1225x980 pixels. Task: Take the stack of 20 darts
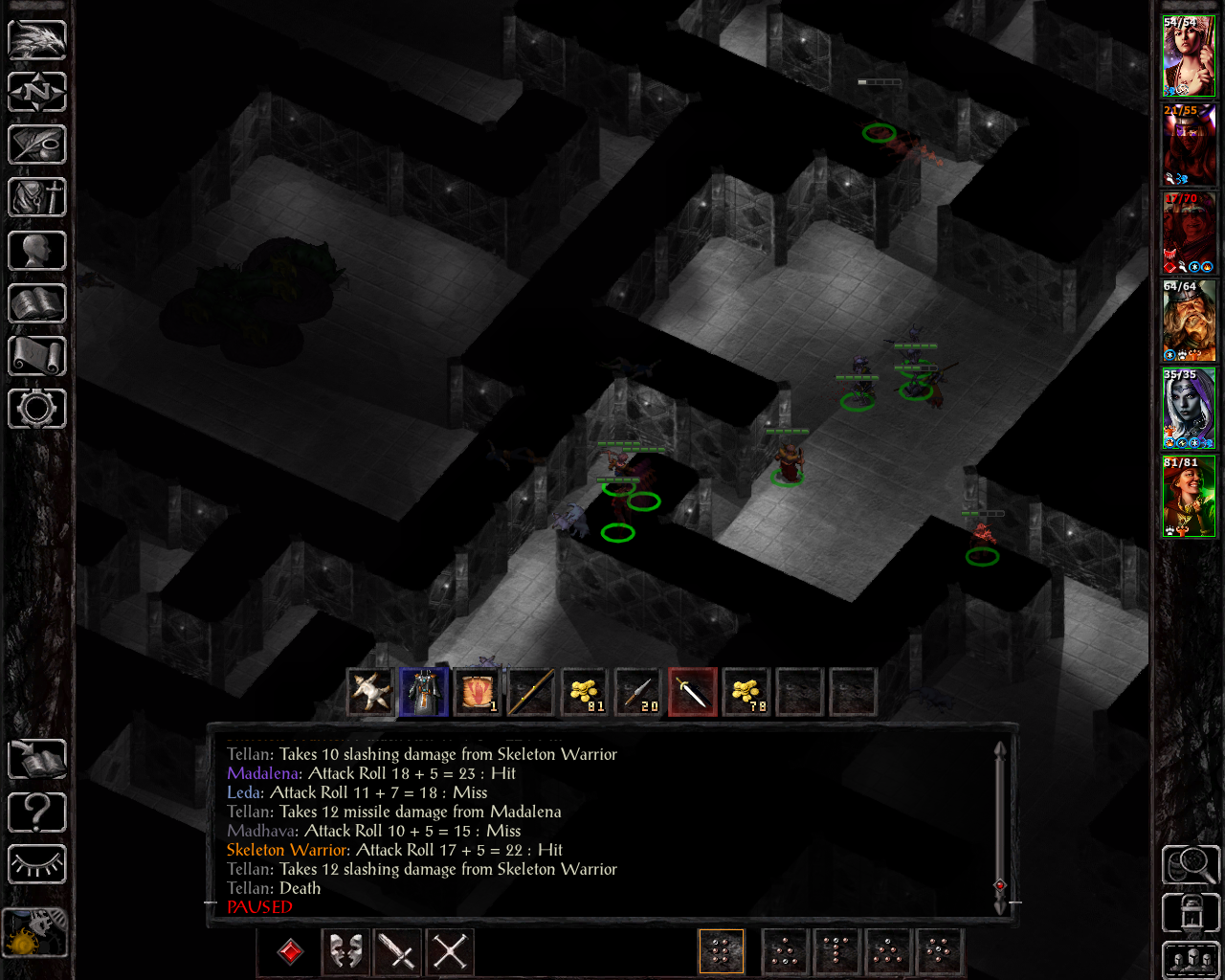(637, 692)
